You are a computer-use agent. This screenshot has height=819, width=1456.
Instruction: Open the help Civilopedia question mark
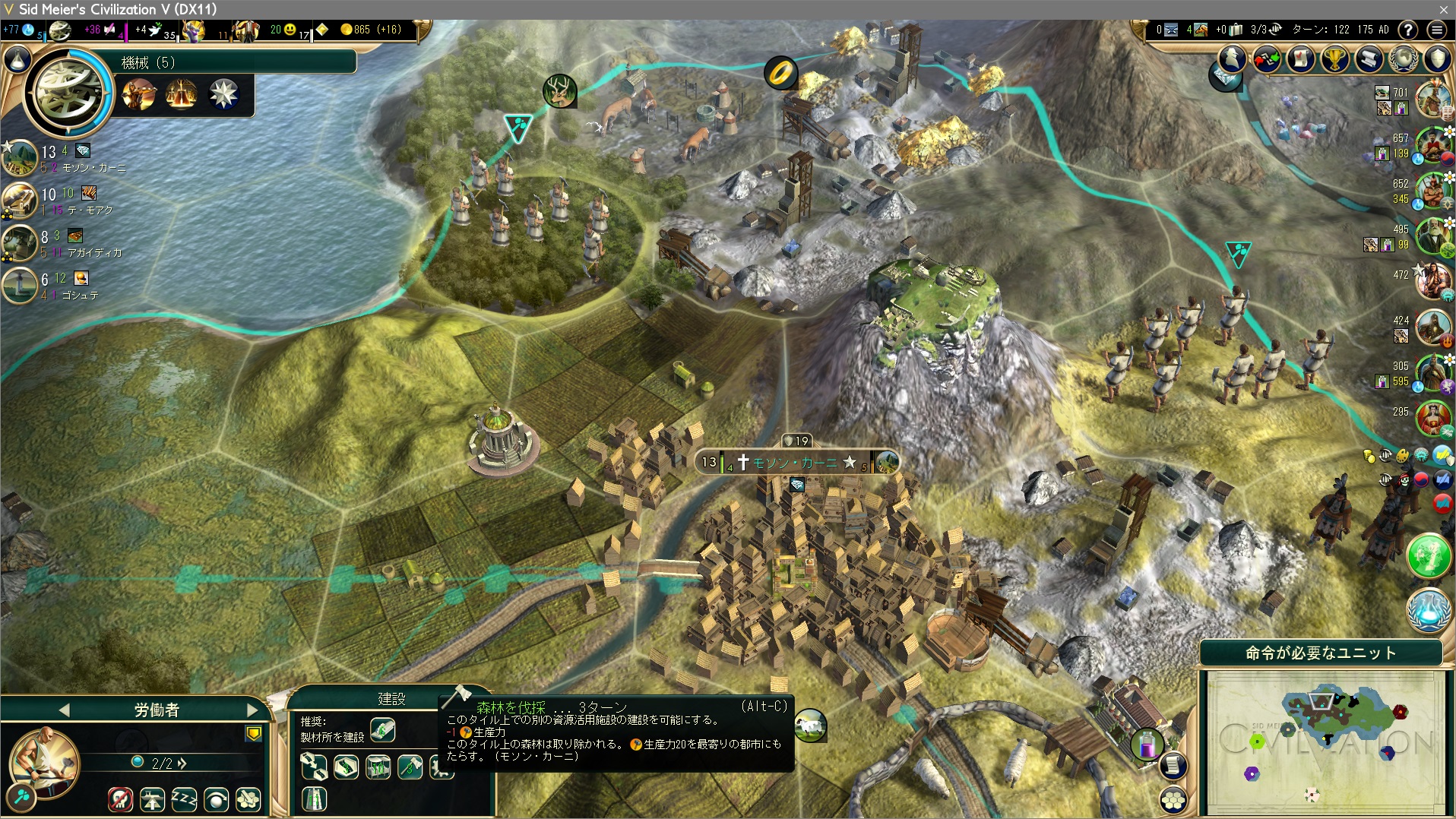pyautogui.click(x=1408, y=30)
